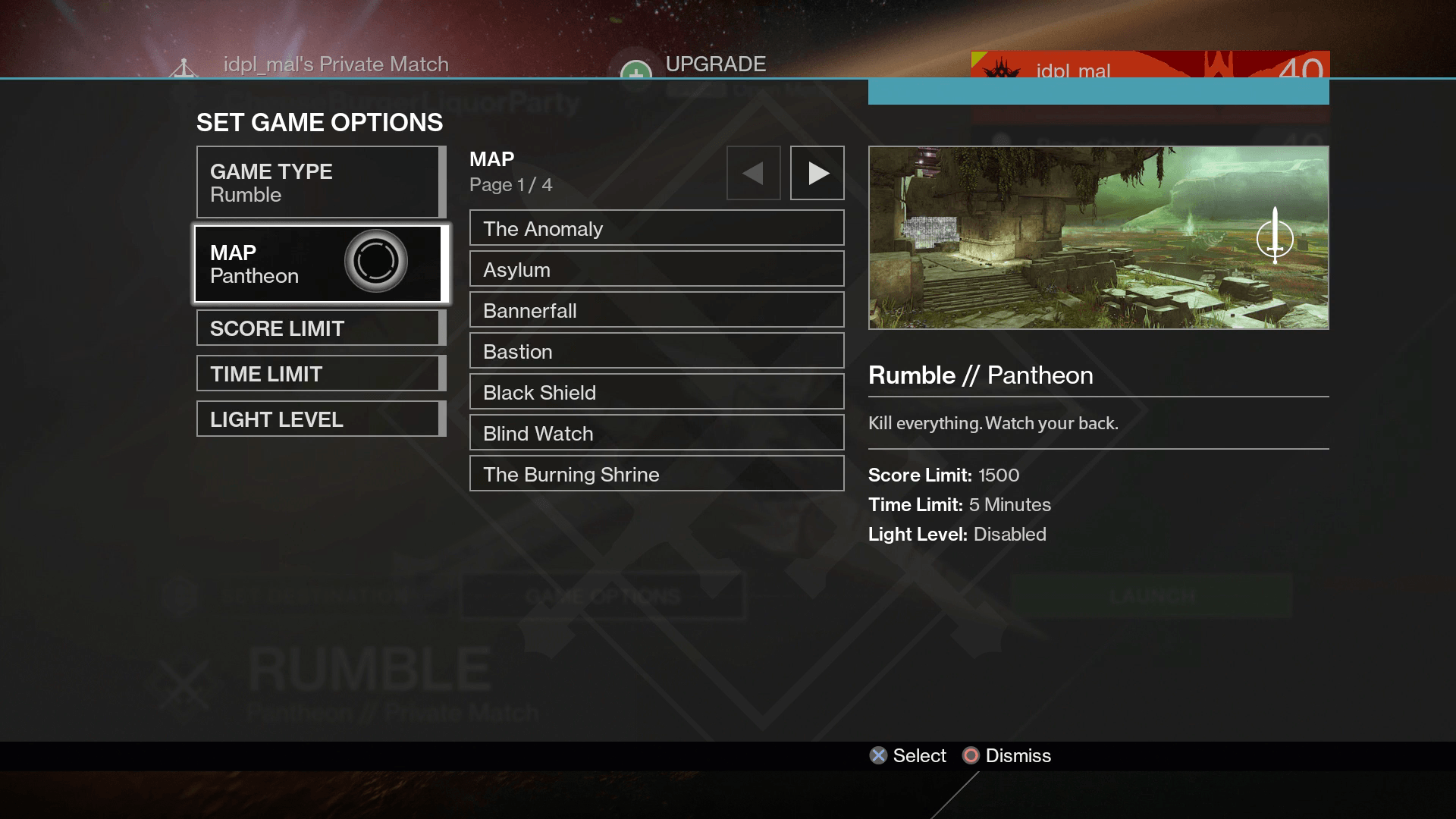Open the Score Limit setting
The image size is (1456, 819).
[318, 328]
